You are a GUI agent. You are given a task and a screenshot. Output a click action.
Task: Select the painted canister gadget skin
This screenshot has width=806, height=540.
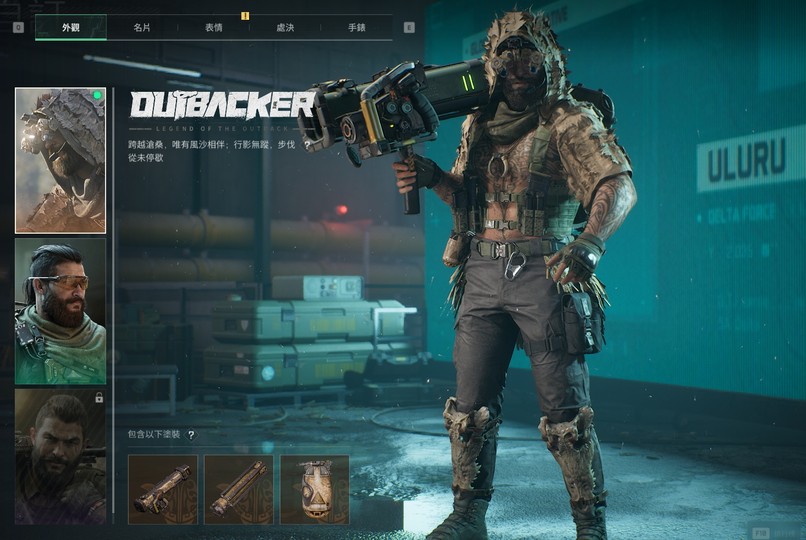(314, 490)
